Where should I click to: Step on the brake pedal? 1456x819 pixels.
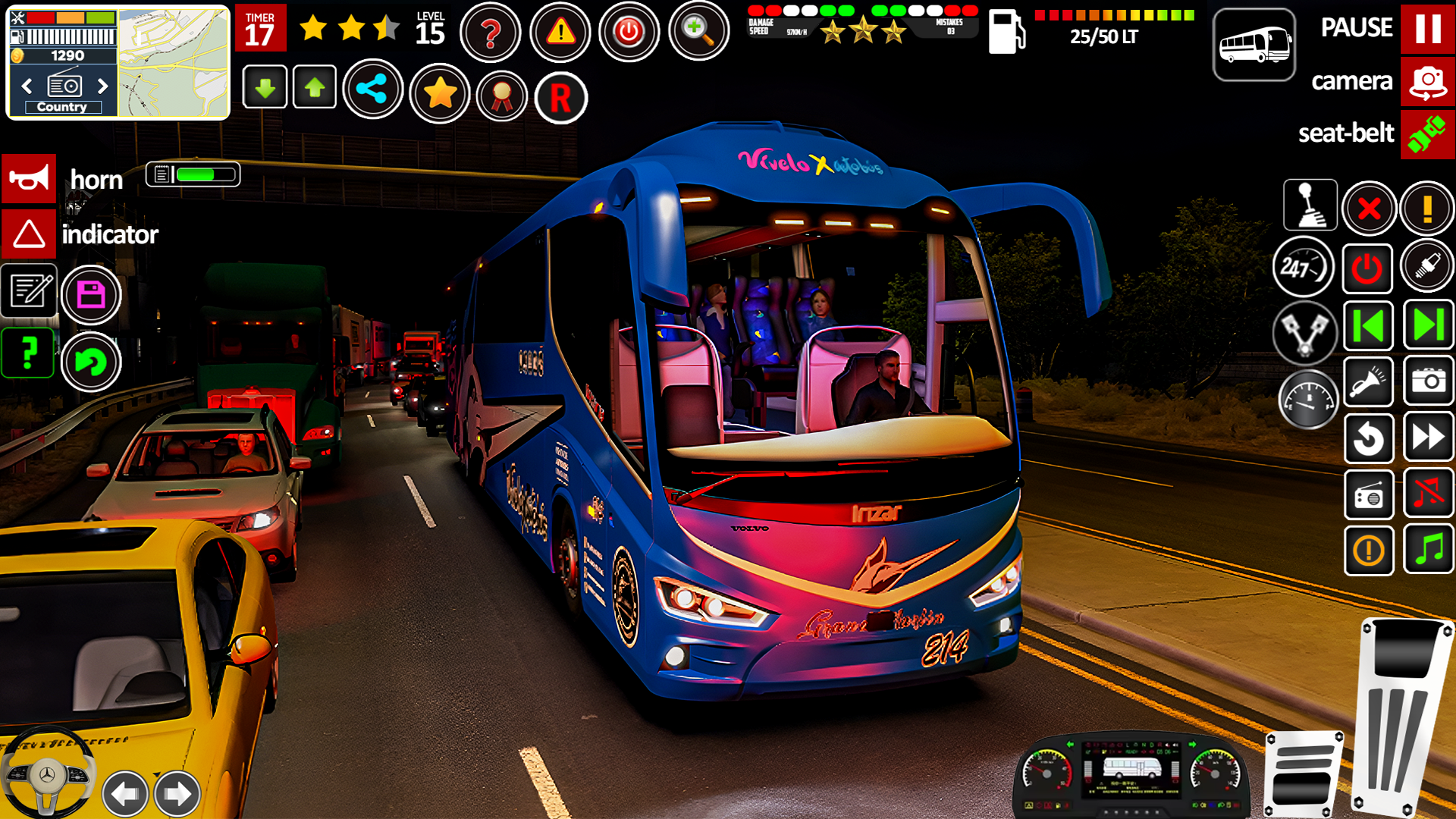point(1303,773)
